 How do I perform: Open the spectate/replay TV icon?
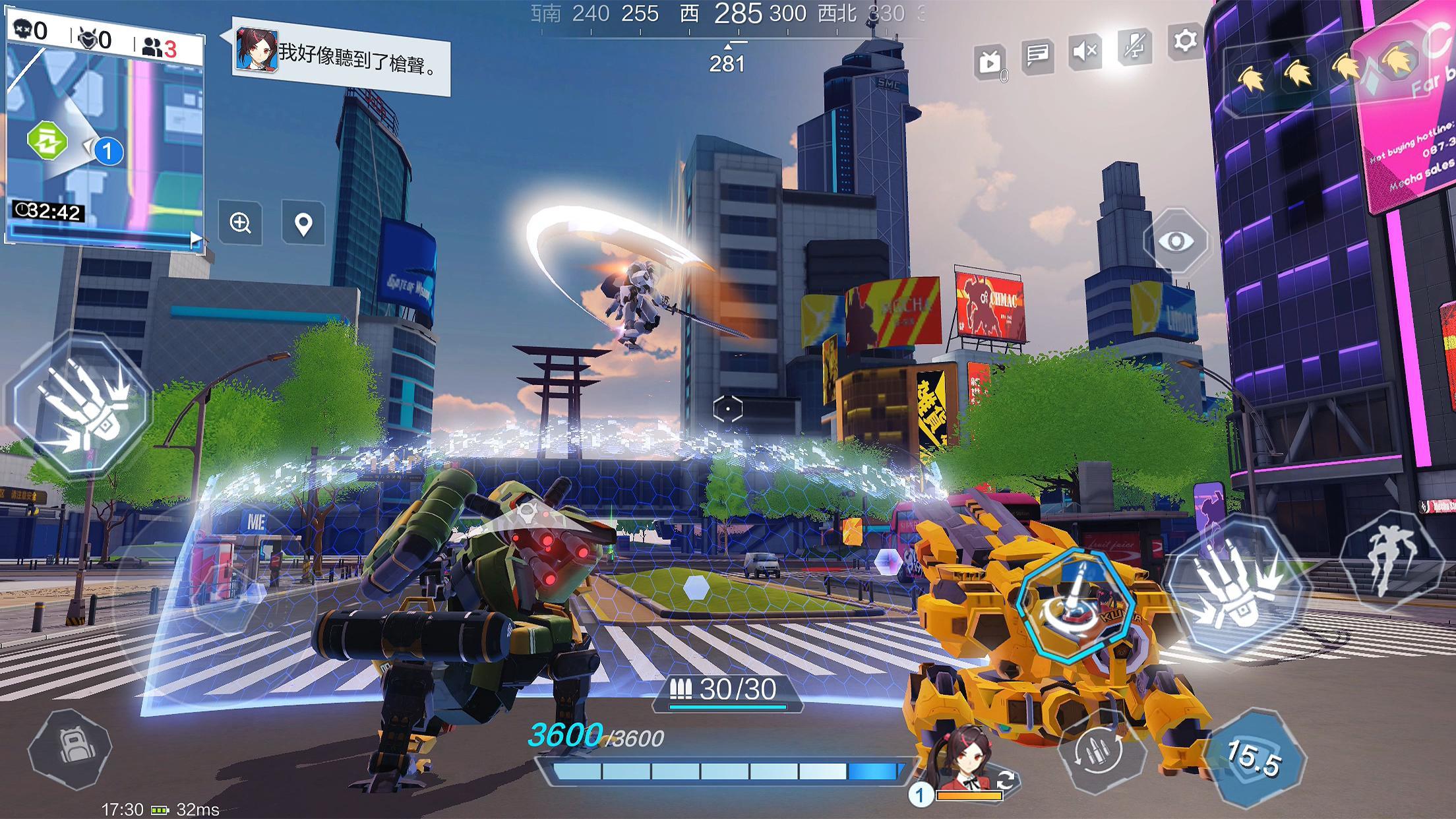pos(988,58)
